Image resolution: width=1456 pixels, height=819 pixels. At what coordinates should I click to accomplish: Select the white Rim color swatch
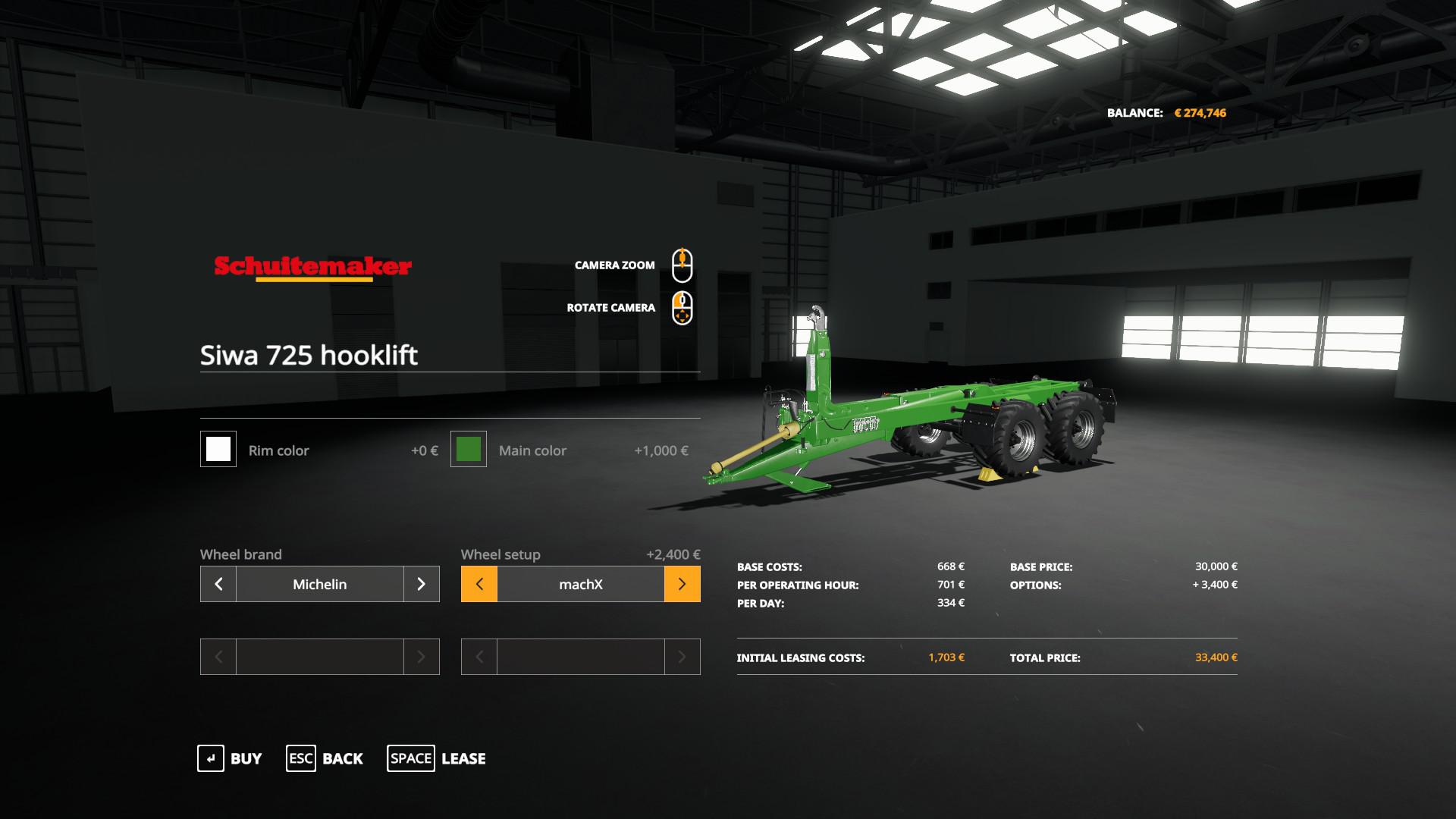(218, 449)
